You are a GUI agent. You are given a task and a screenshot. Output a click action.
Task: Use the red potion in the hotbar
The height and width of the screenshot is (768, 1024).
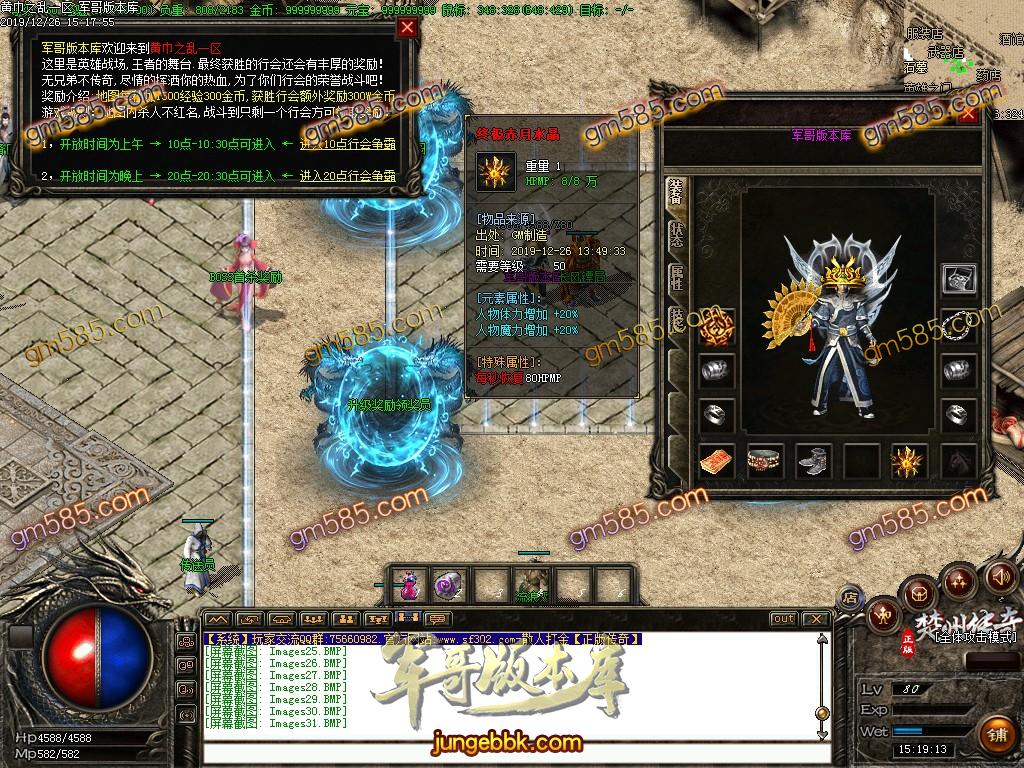click(x=408, y=585)
